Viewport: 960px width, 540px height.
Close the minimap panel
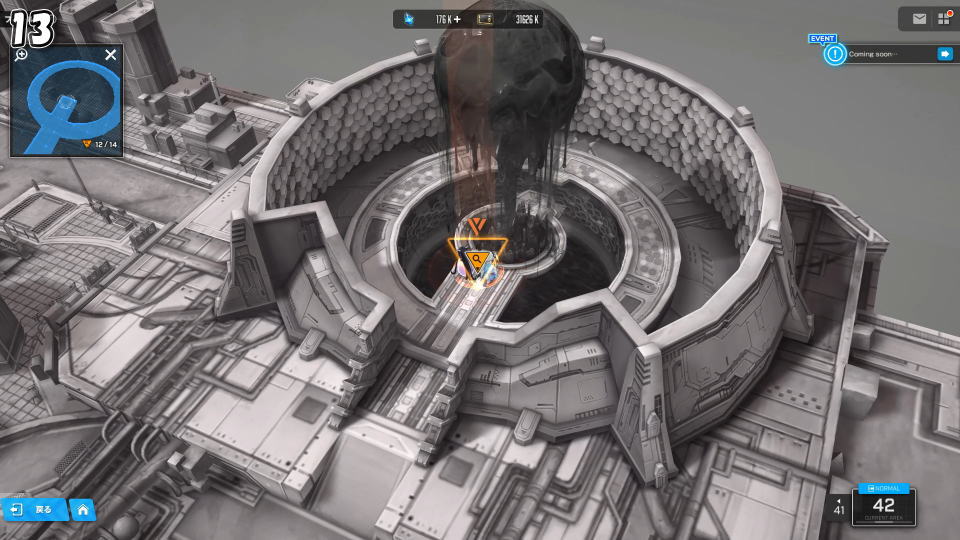click(x=110, y=55)
